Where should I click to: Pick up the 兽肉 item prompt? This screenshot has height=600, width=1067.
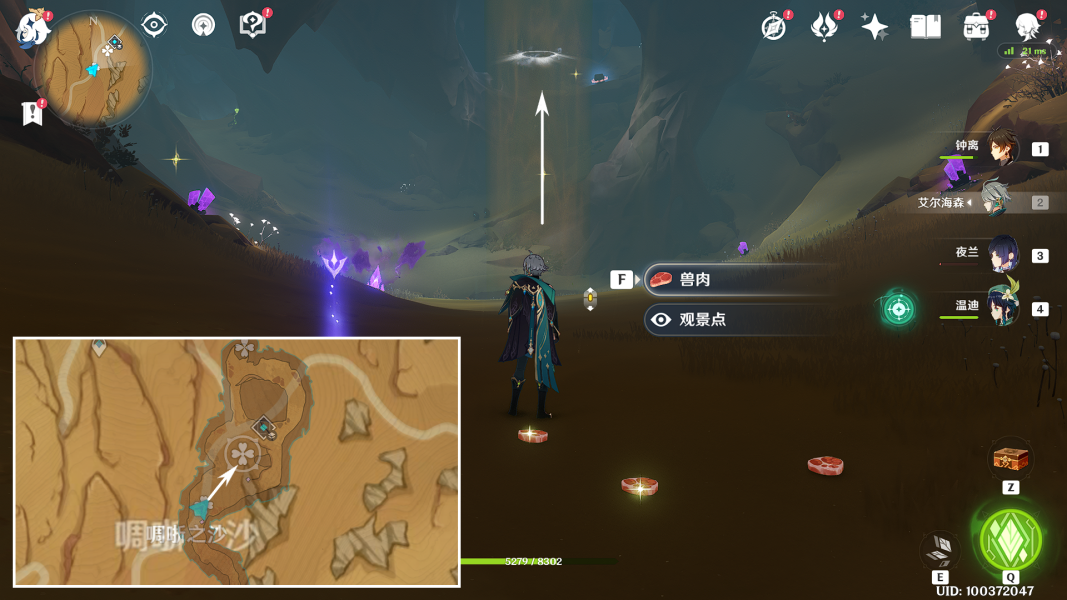740,280
